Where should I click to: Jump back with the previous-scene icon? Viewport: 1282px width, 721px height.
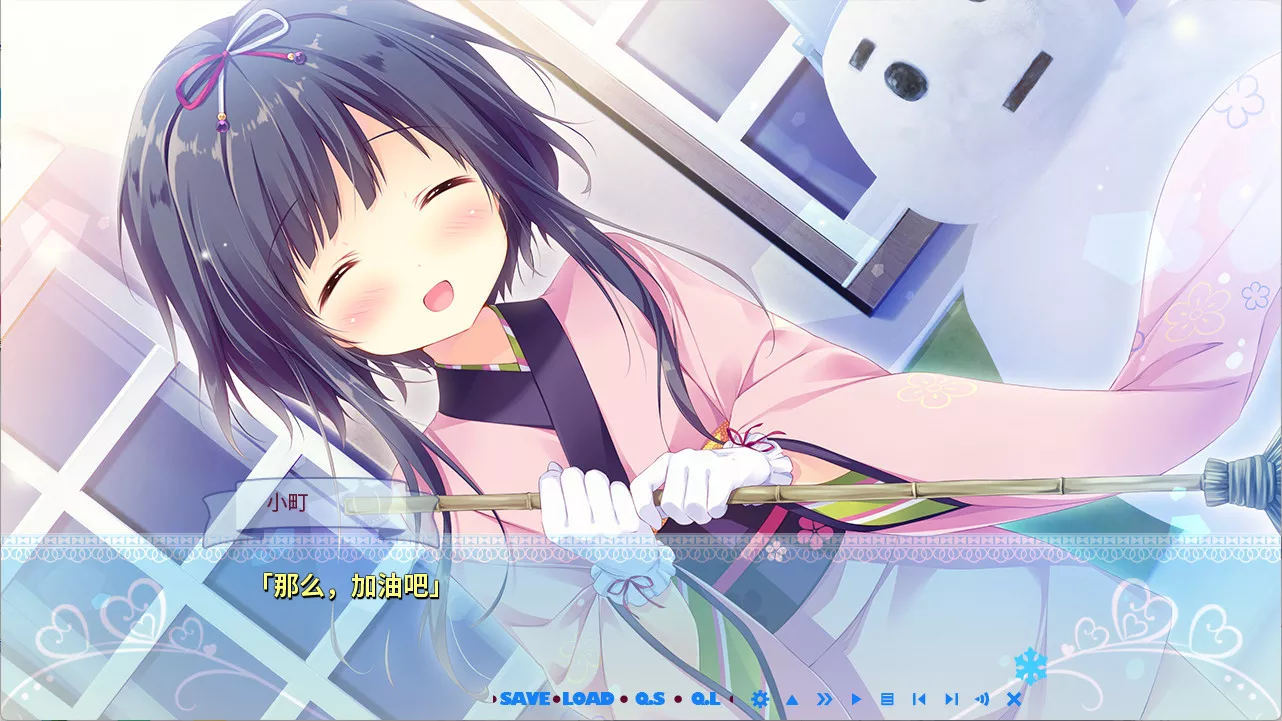coord(919,699)
